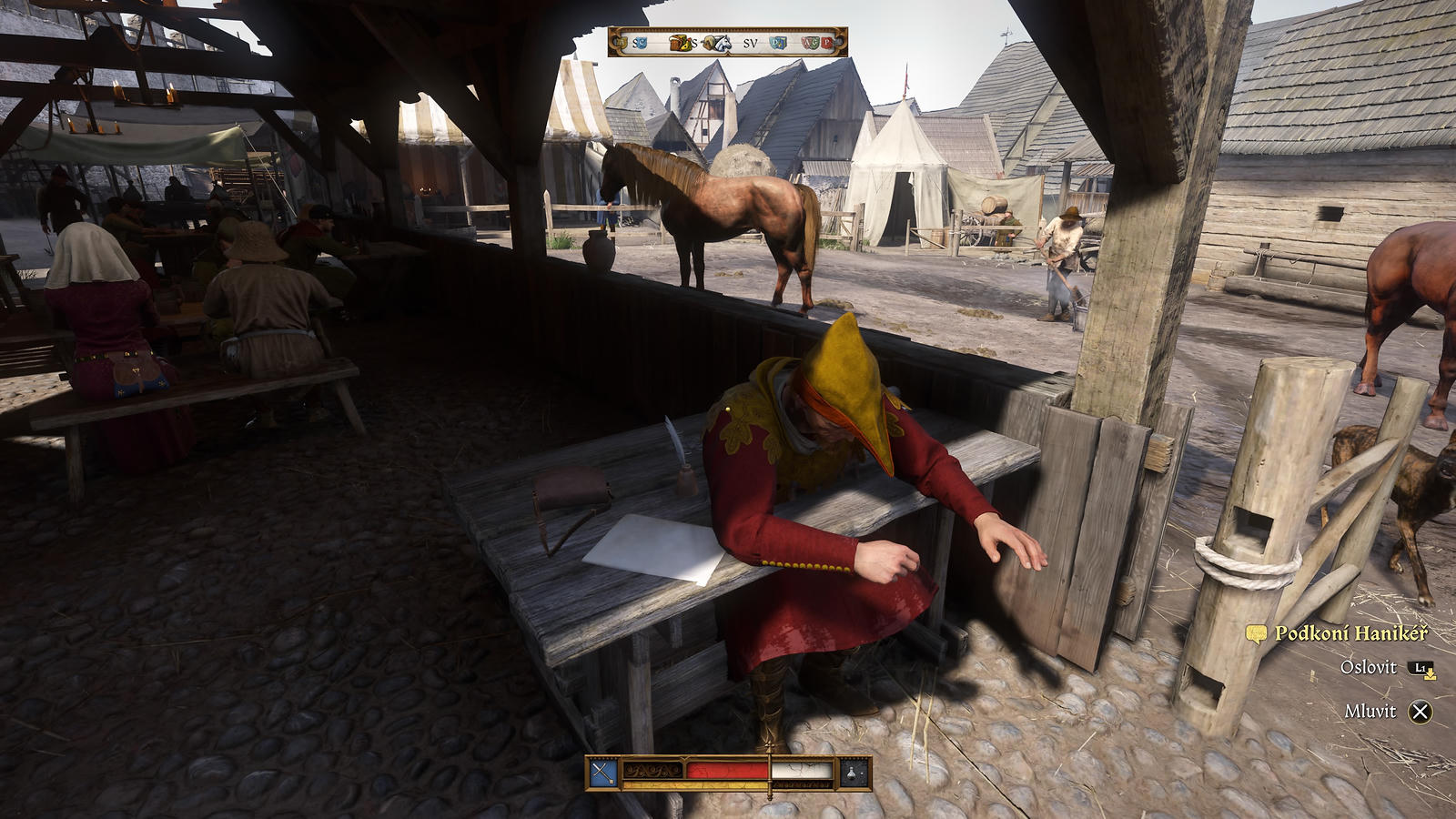Click the Podkoní Hanikéř speech bubble icon

tap(1256, 633)
